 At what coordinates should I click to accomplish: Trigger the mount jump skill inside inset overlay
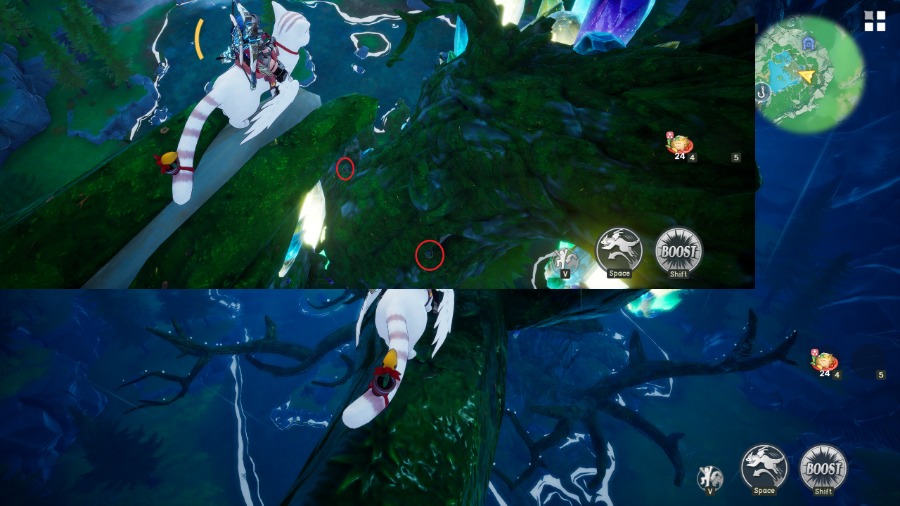tap(619, 250)
